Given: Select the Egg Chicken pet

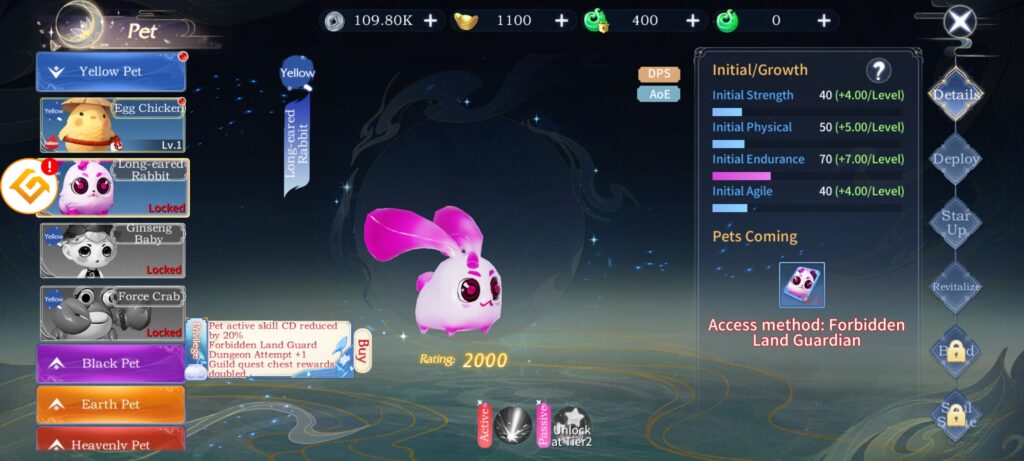Looking at the screenshot, I should tap(113, 124).
